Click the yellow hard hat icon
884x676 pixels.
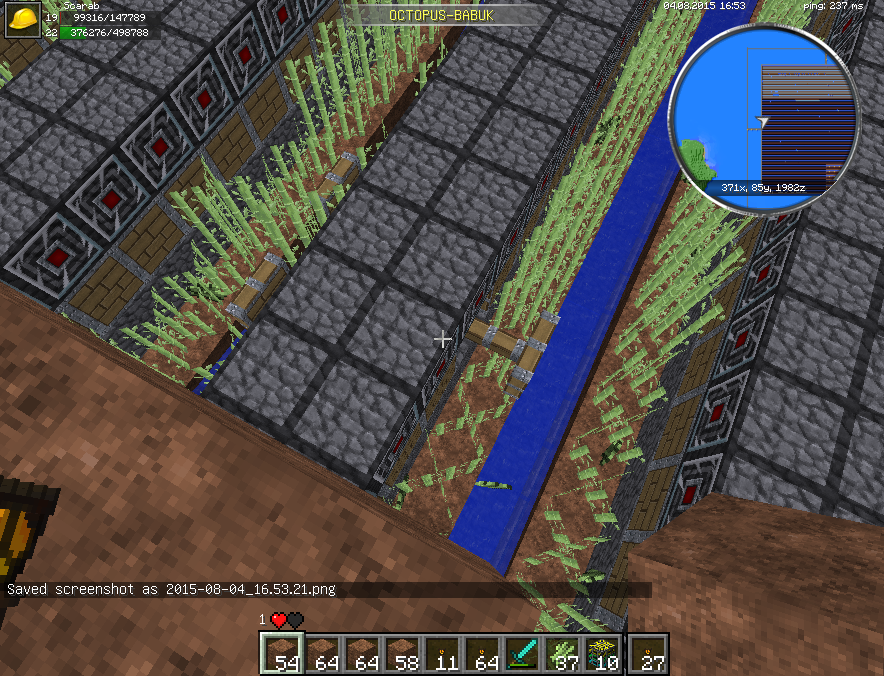(22, 20)
